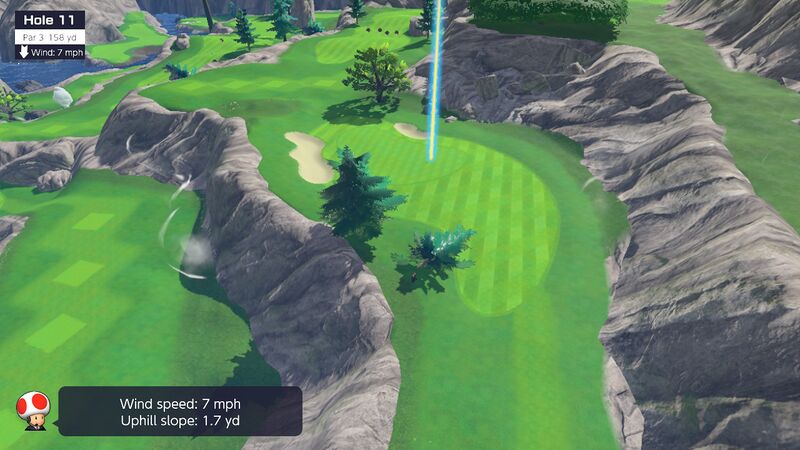
Task: Select the wind direction arrow indicator
Action: 24,51
